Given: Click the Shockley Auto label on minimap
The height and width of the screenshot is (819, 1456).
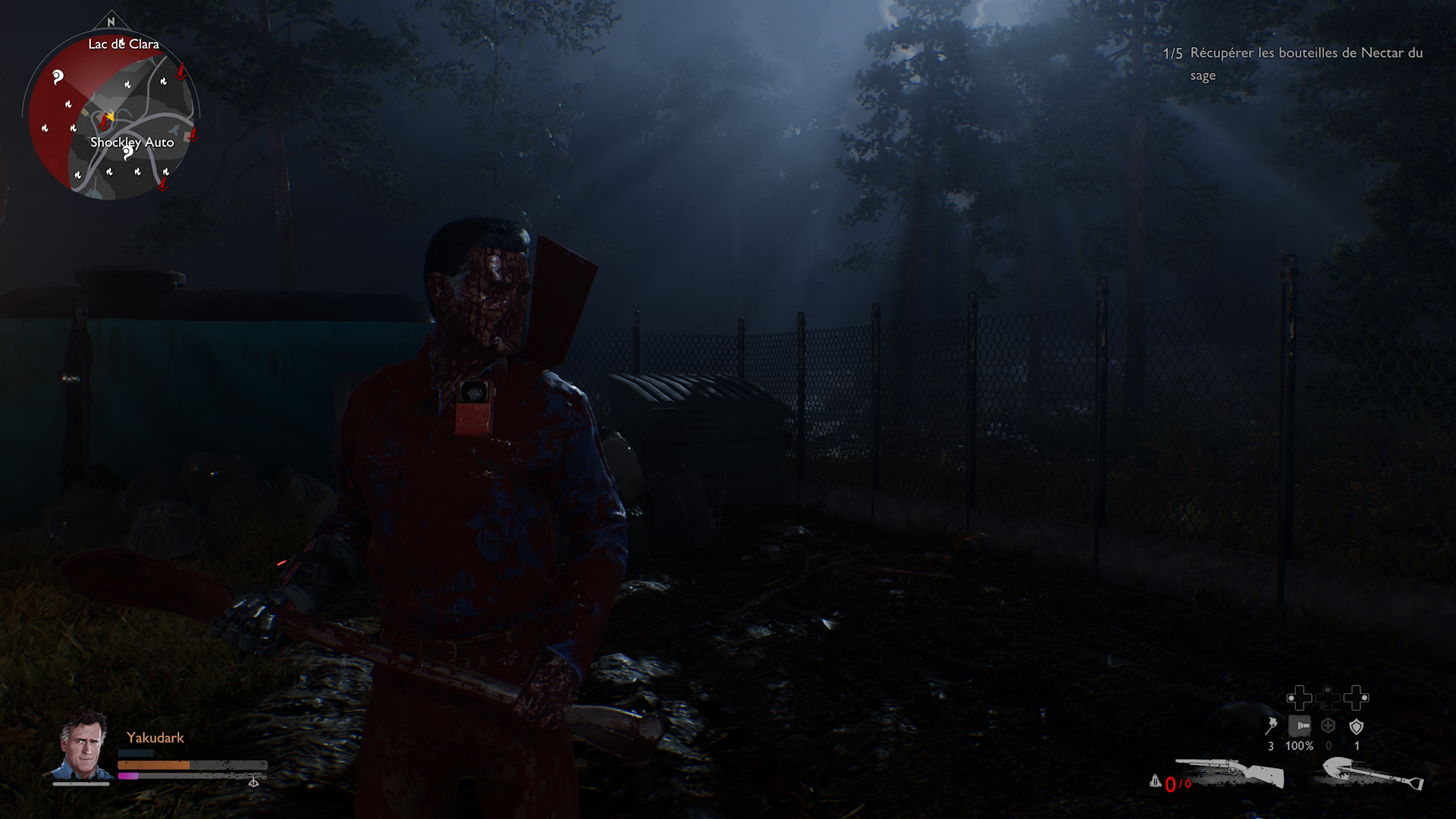Looking at the screenshot, I should coord(132,143).
